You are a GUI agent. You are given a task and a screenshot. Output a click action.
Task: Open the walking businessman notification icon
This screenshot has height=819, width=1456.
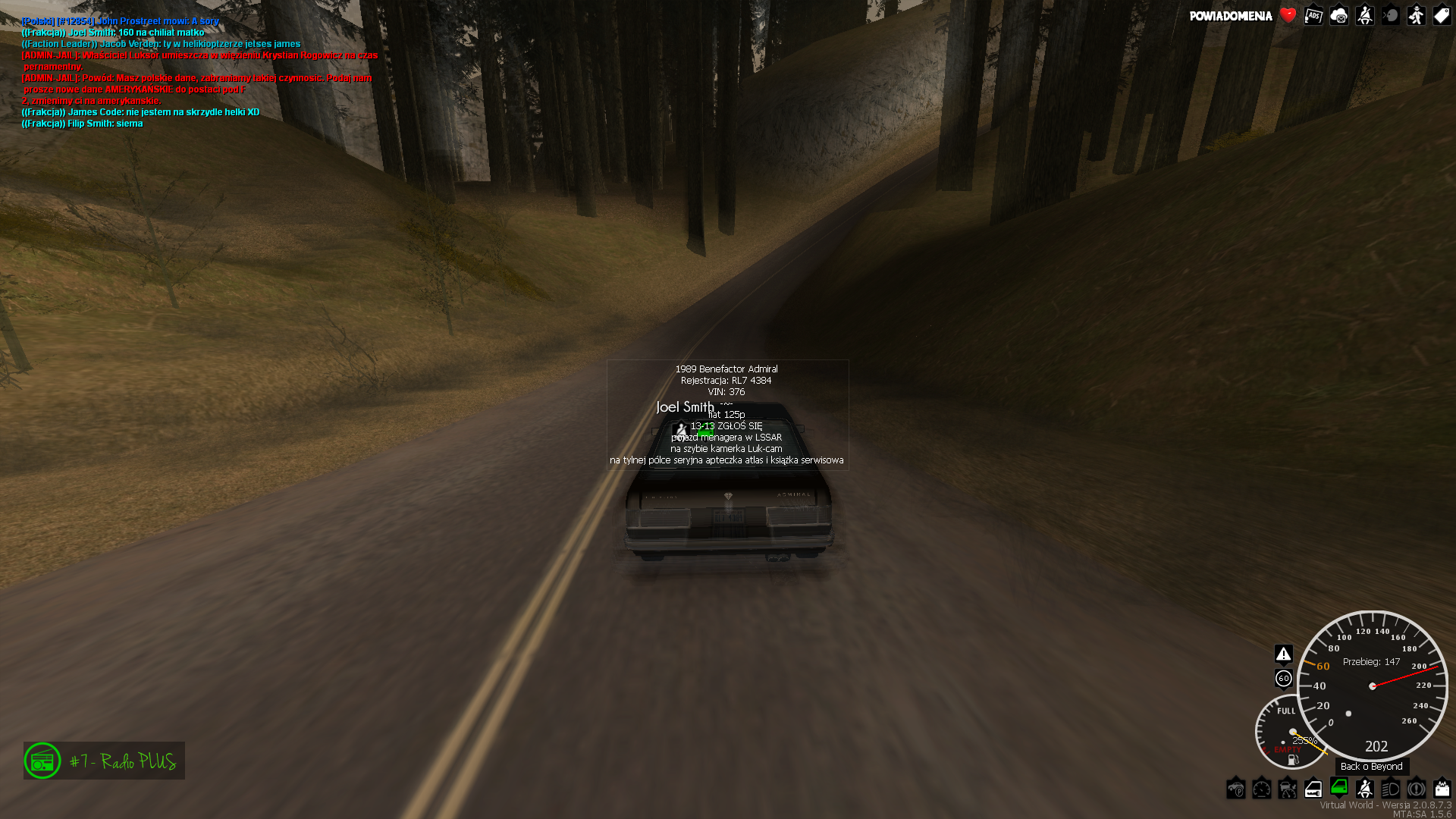1417,16
